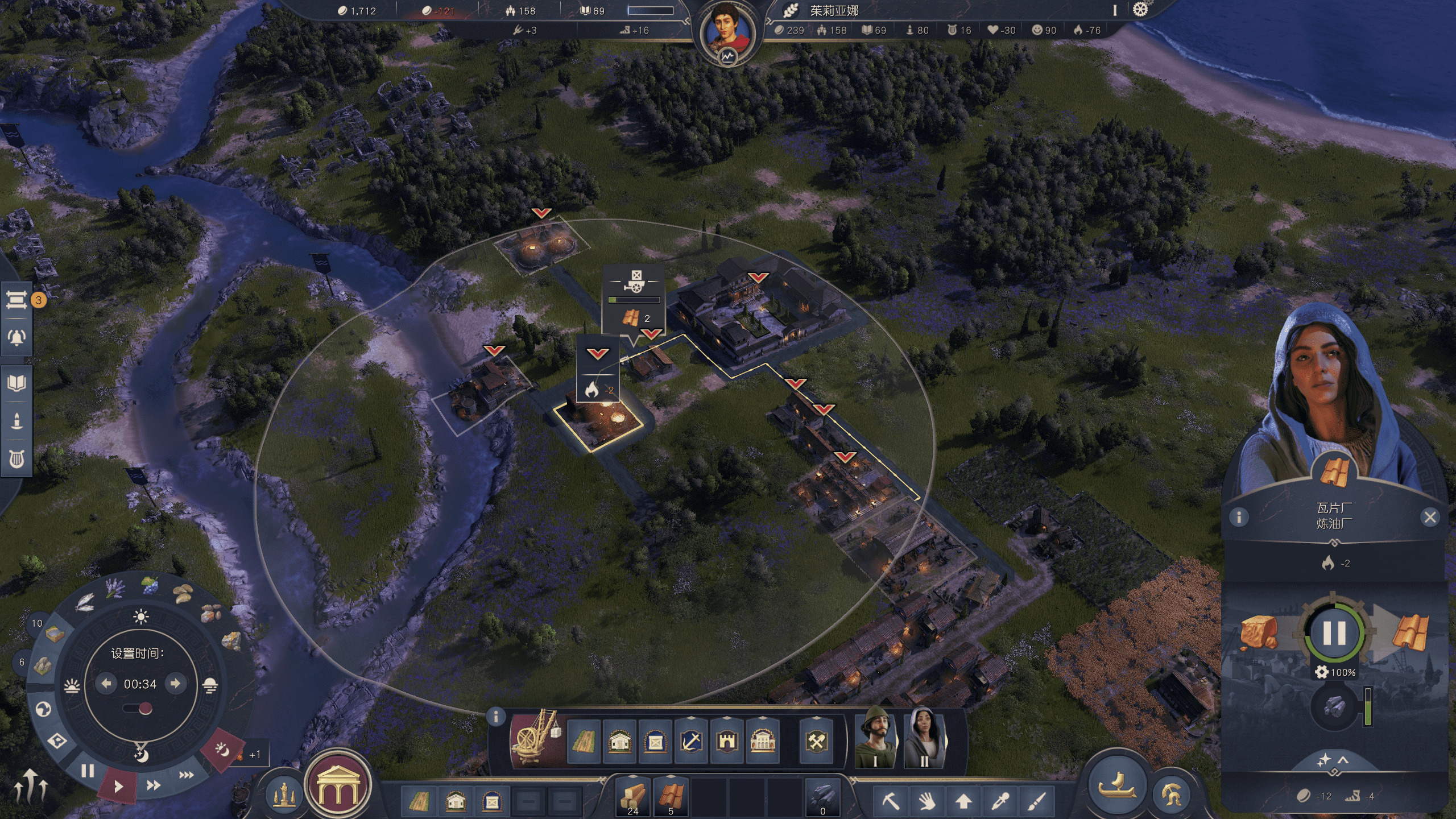1456x819 pixels.
Task: Pause production in the tile factory panel
Action: click(1334, 633)
